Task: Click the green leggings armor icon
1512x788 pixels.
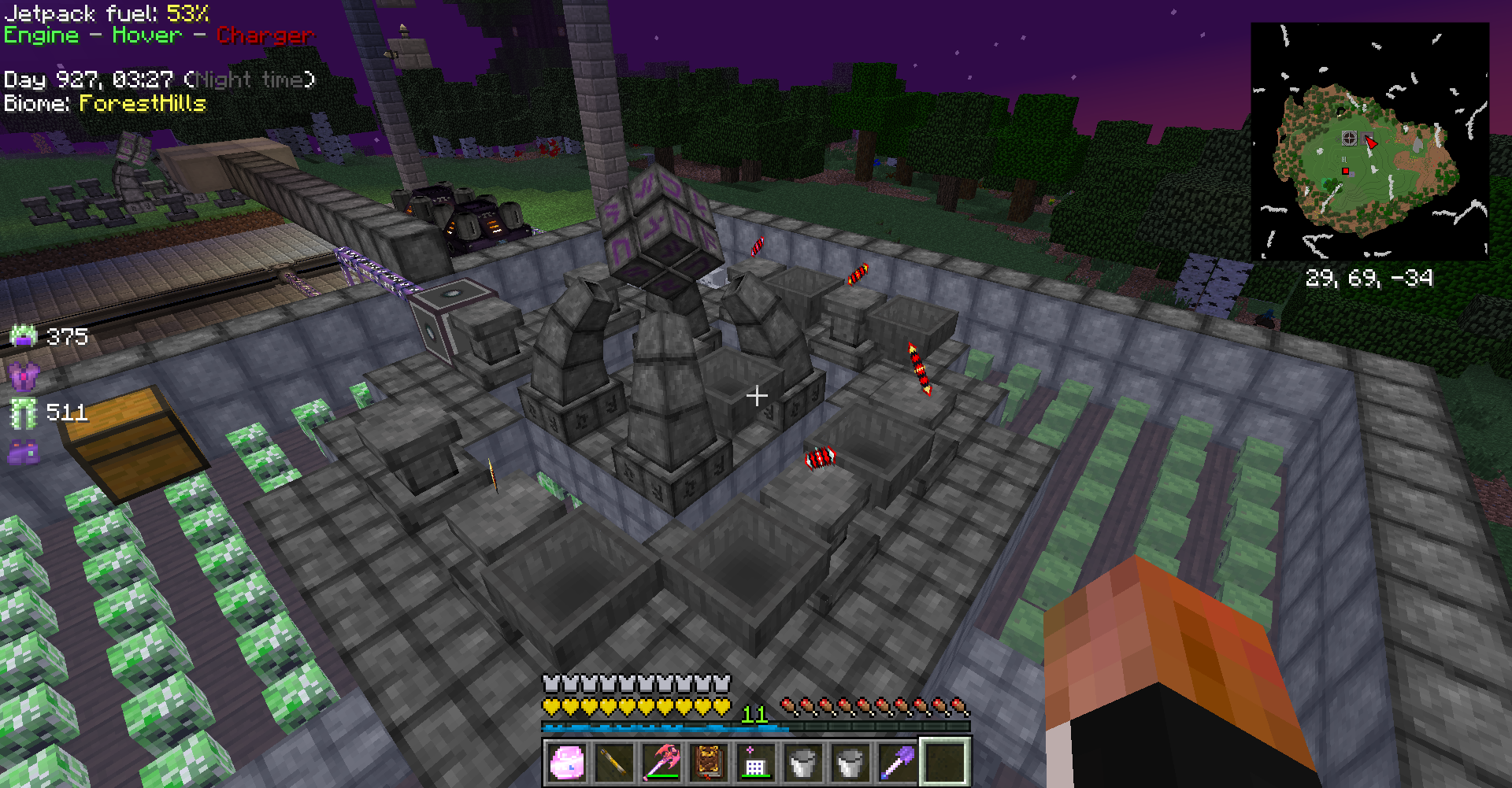Action: [x=23, y=412]
